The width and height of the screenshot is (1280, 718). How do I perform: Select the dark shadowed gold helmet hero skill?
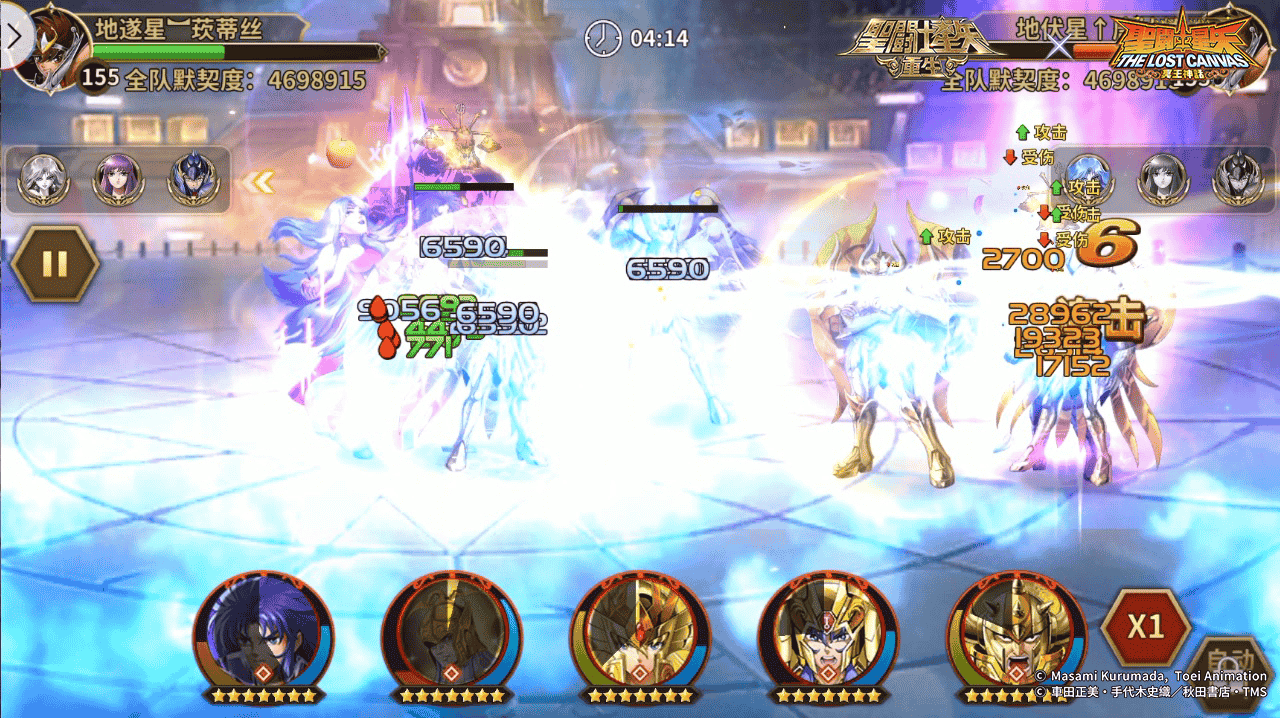pos(451,631)
